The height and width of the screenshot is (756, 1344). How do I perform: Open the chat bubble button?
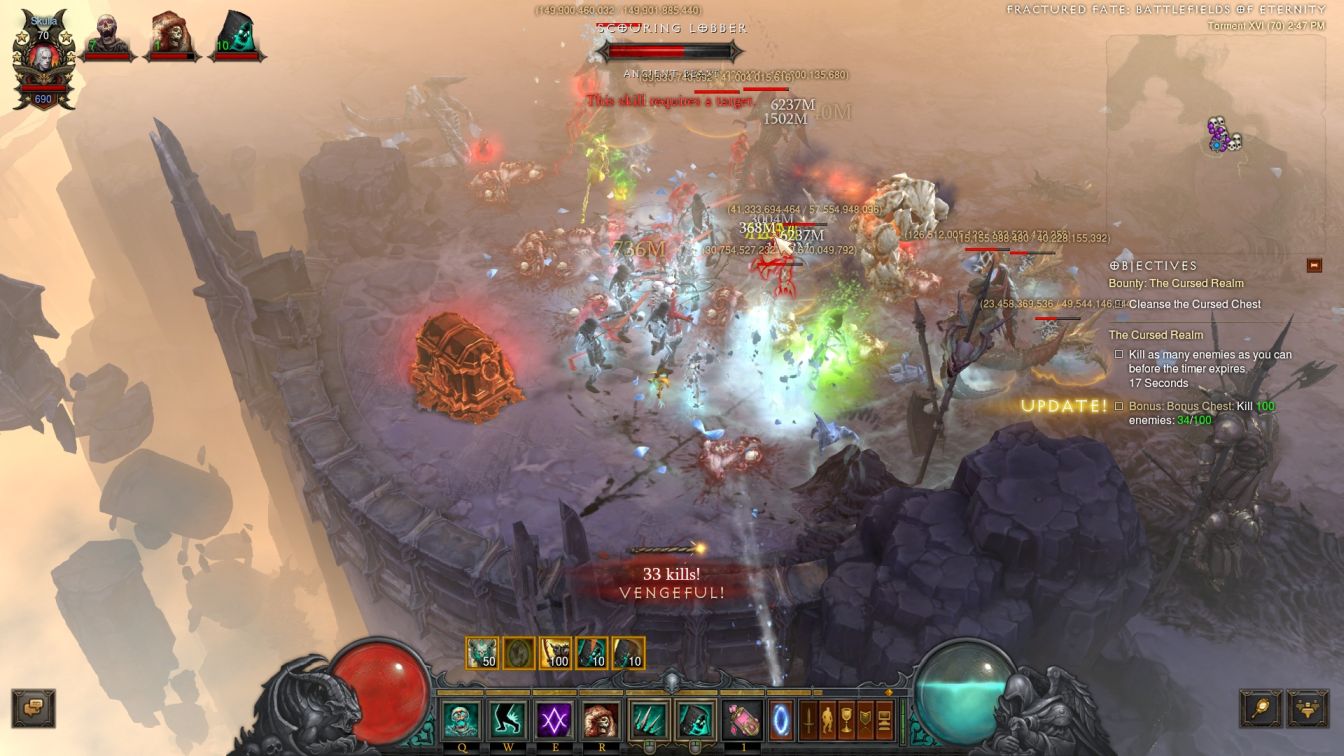pos(33,707)
